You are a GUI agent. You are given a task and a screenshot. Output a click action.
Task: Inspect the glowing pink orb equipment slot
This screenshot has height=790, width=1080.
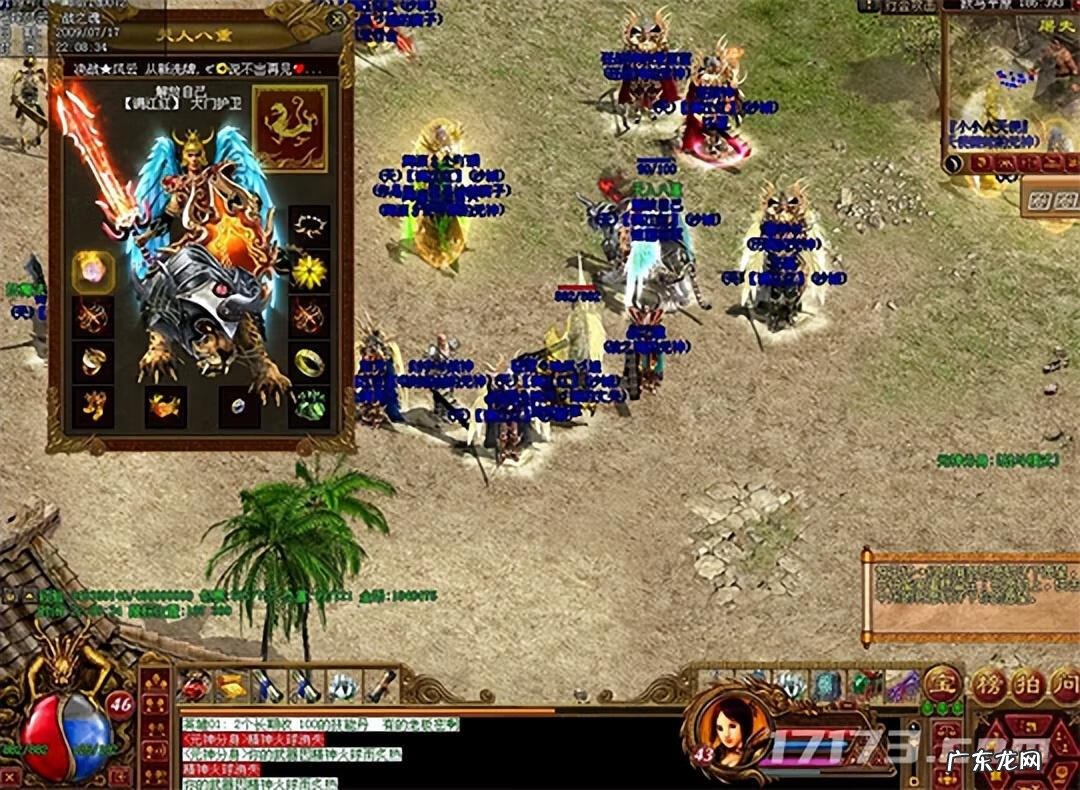92,272
